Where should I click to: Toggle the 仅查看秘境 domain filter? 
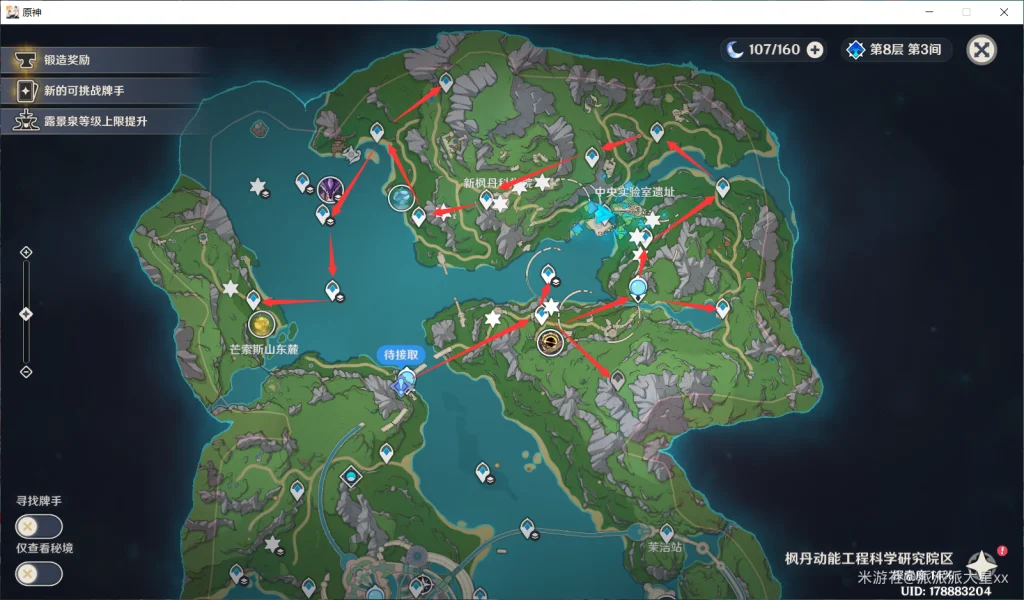39,573
